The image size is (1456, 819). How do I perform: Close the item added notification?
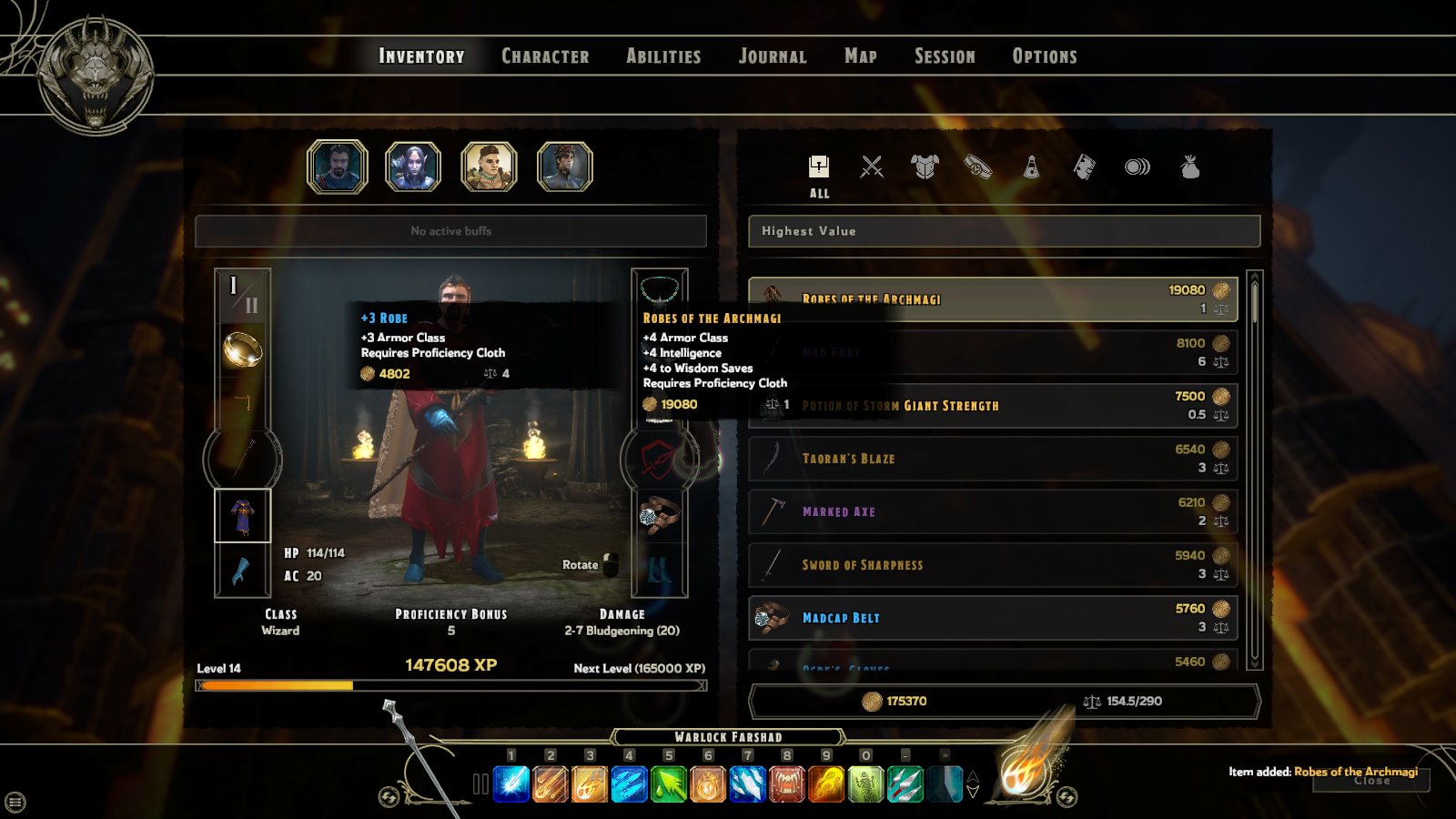coord(1371,781)
